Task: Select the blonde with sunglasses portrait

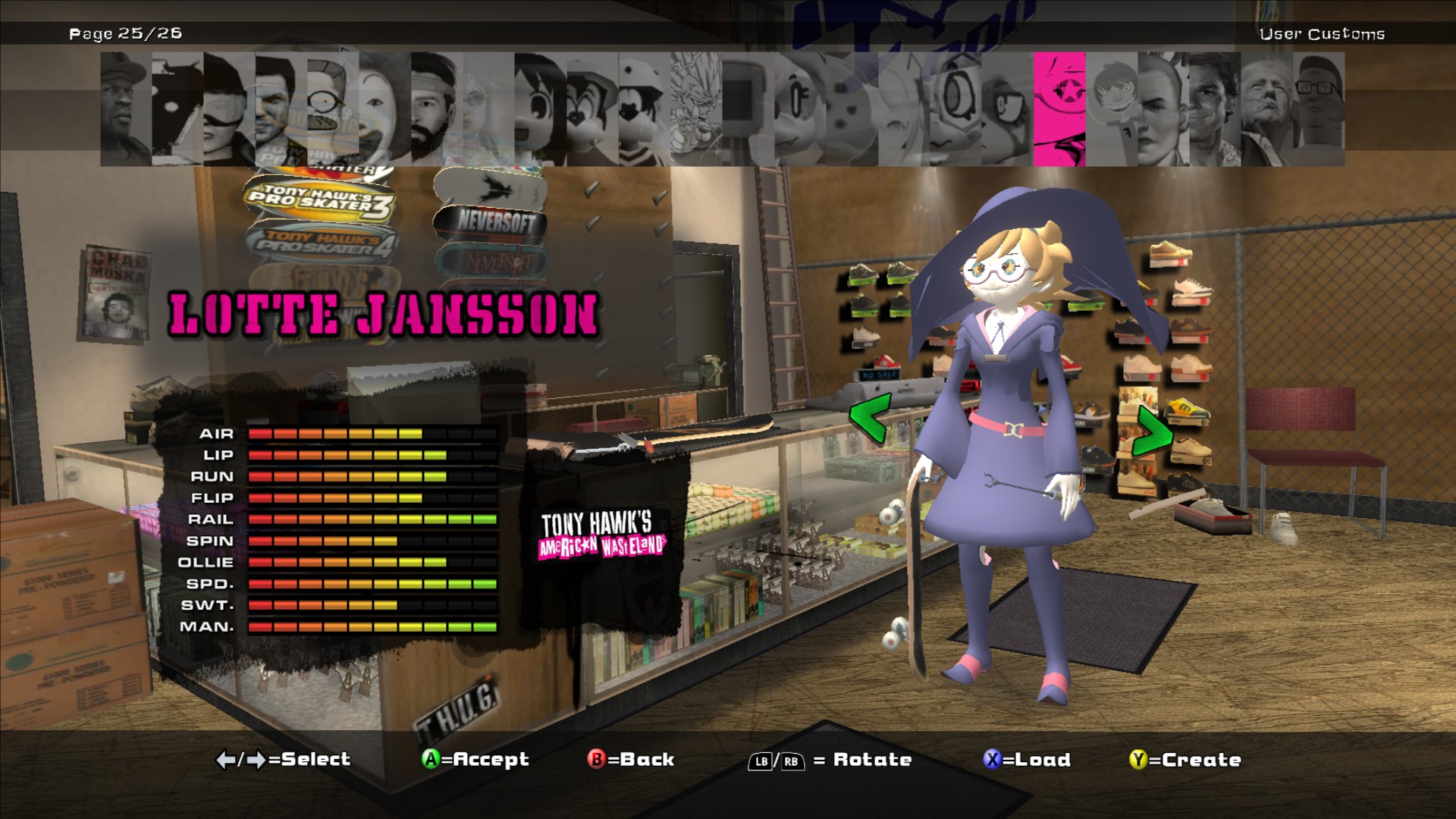Action: [x=488, y=109]
